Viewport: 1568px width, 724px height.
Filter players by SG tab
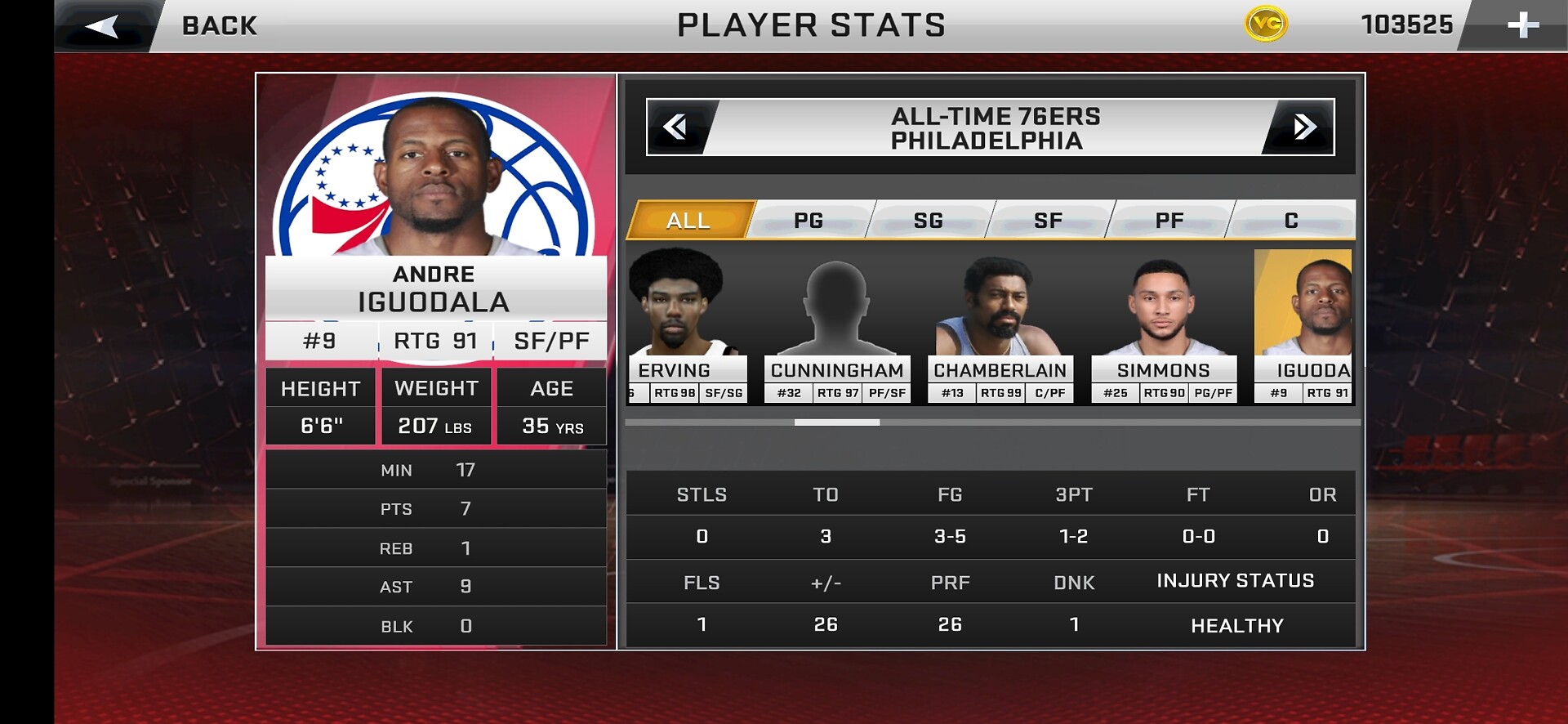(929, 221)
